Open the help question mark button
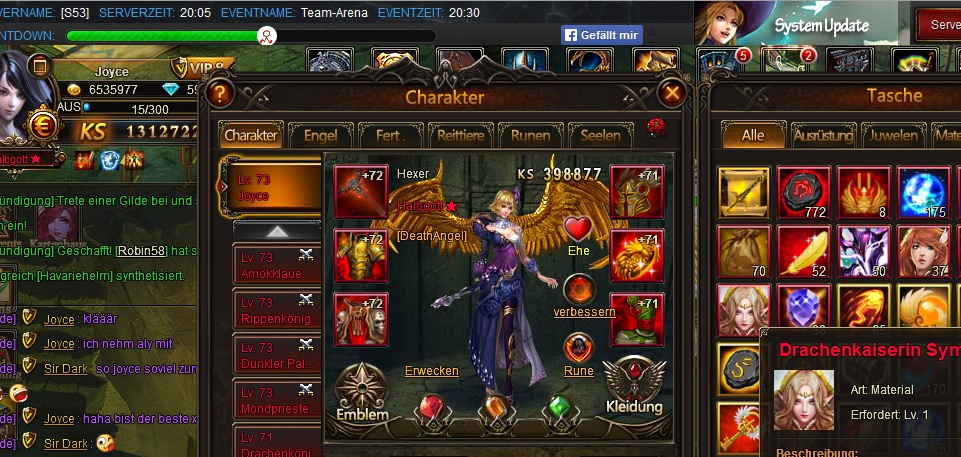 tap(221, 95)
